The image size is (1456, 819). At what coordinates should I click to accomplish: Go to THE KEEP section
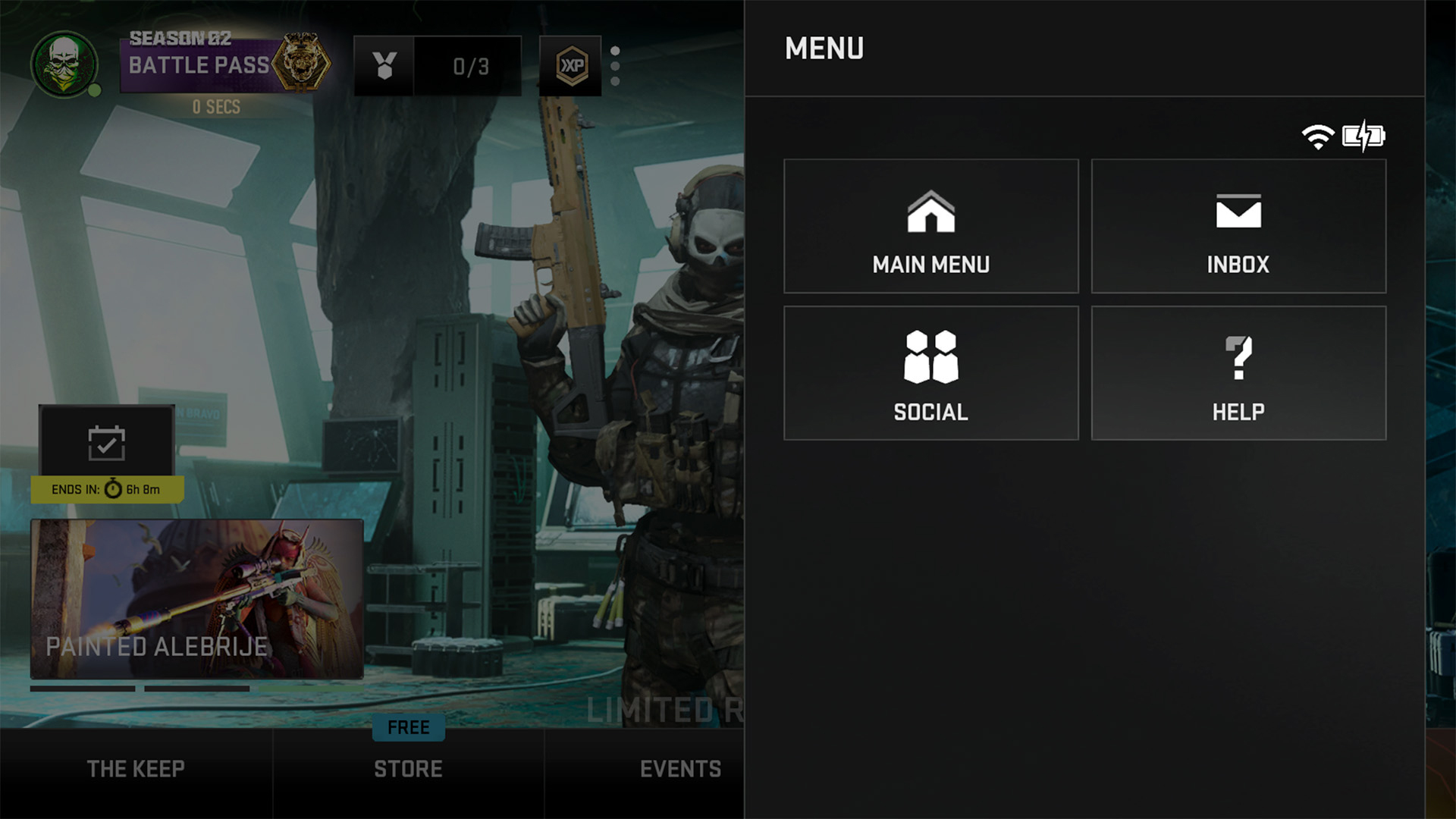[x=136, y=768]
